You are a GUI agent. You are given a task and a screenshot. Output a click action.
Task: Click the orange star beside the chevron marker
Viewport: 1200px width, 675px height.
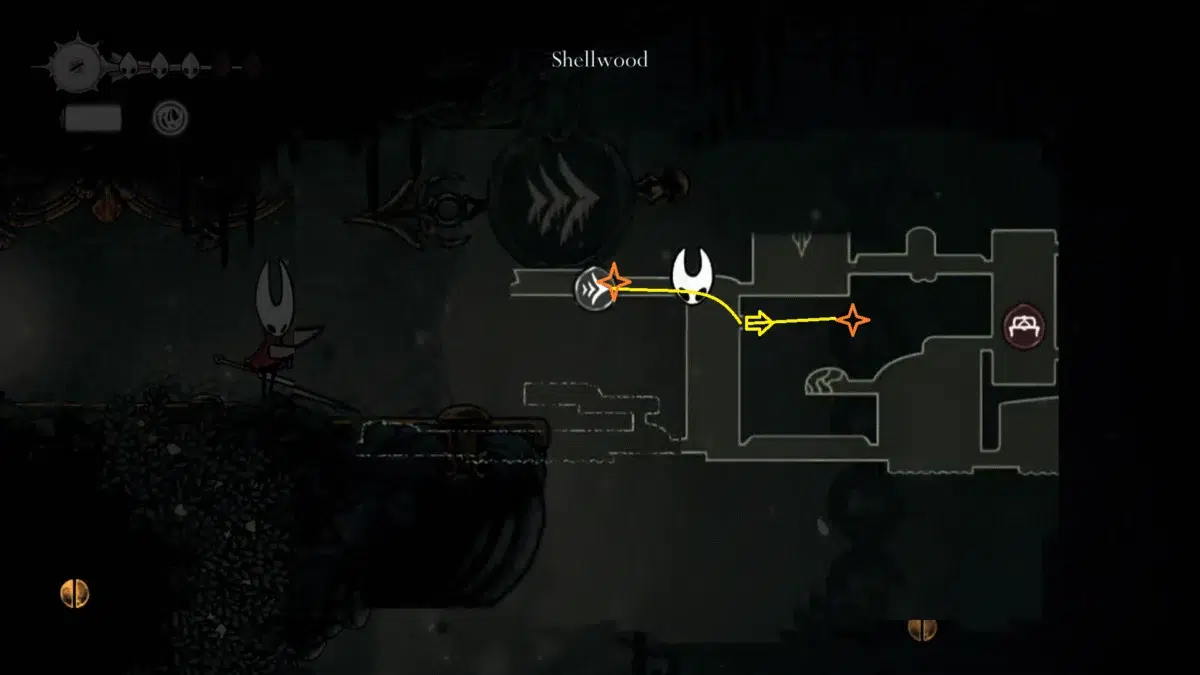614,282
